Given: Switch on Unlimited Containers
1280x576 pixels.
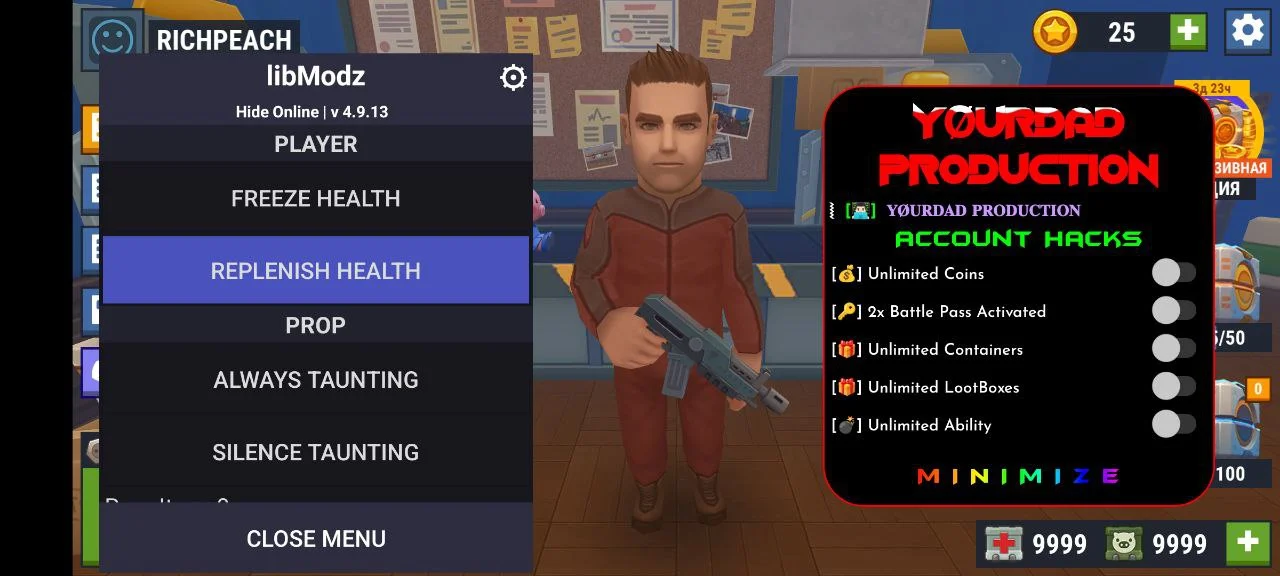Looking at the screenshot, I should pos(1173,349).
